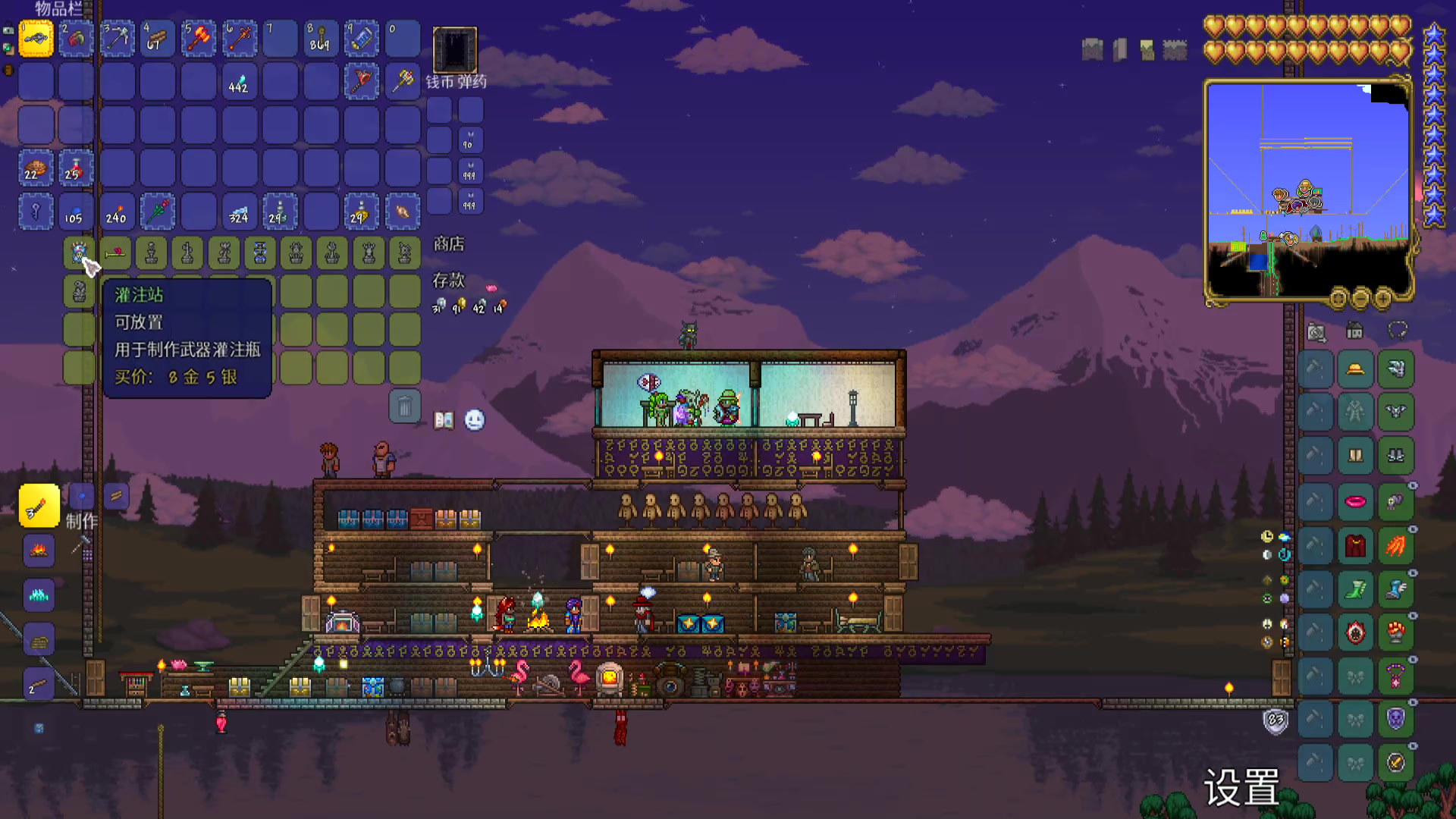Image resolution: width=1456 pixels, height=819 pixels.
Task: Click the minimap
Action: tap(1308, 190)
